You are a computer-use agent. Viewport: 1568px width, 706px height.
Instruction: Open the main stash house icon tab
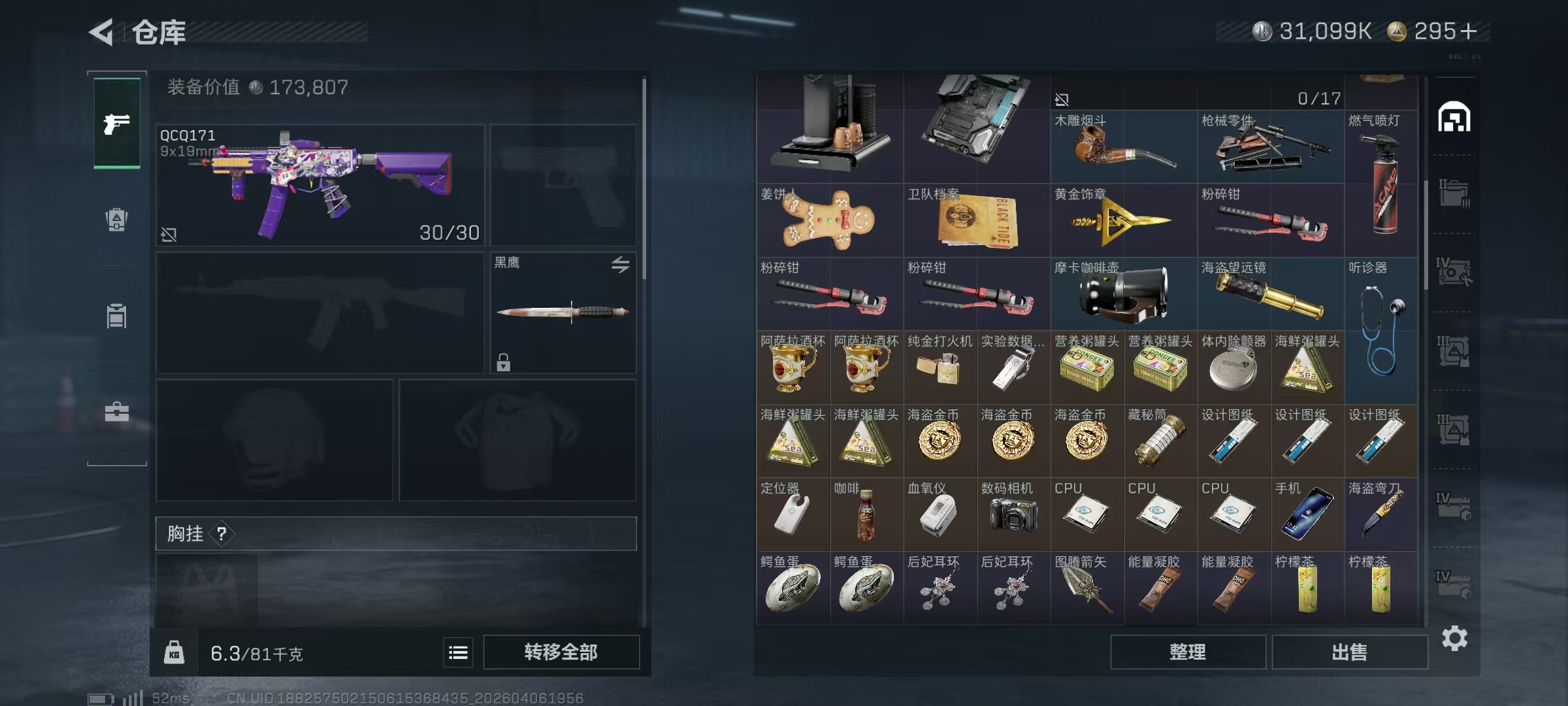point(1454,118)
